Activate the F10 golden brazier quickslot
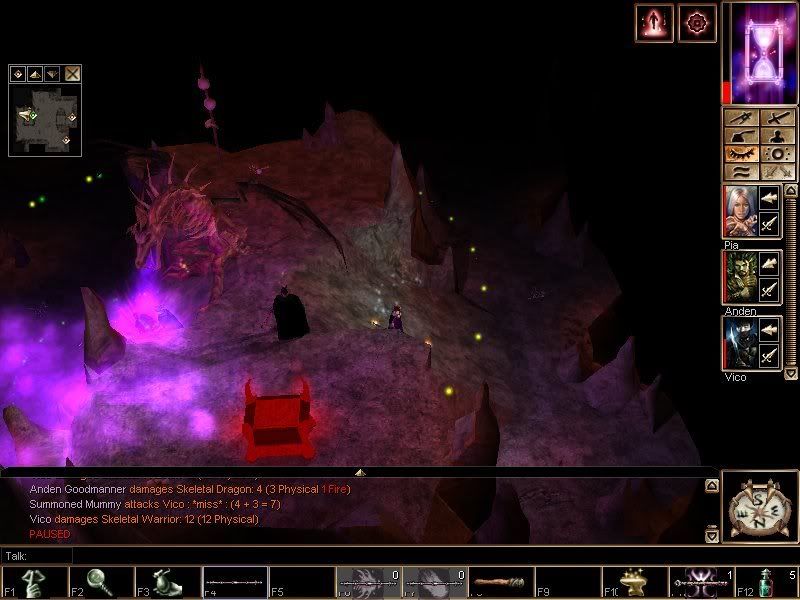The height and width of the screenshot is (600, 800). tap(632, 582)
